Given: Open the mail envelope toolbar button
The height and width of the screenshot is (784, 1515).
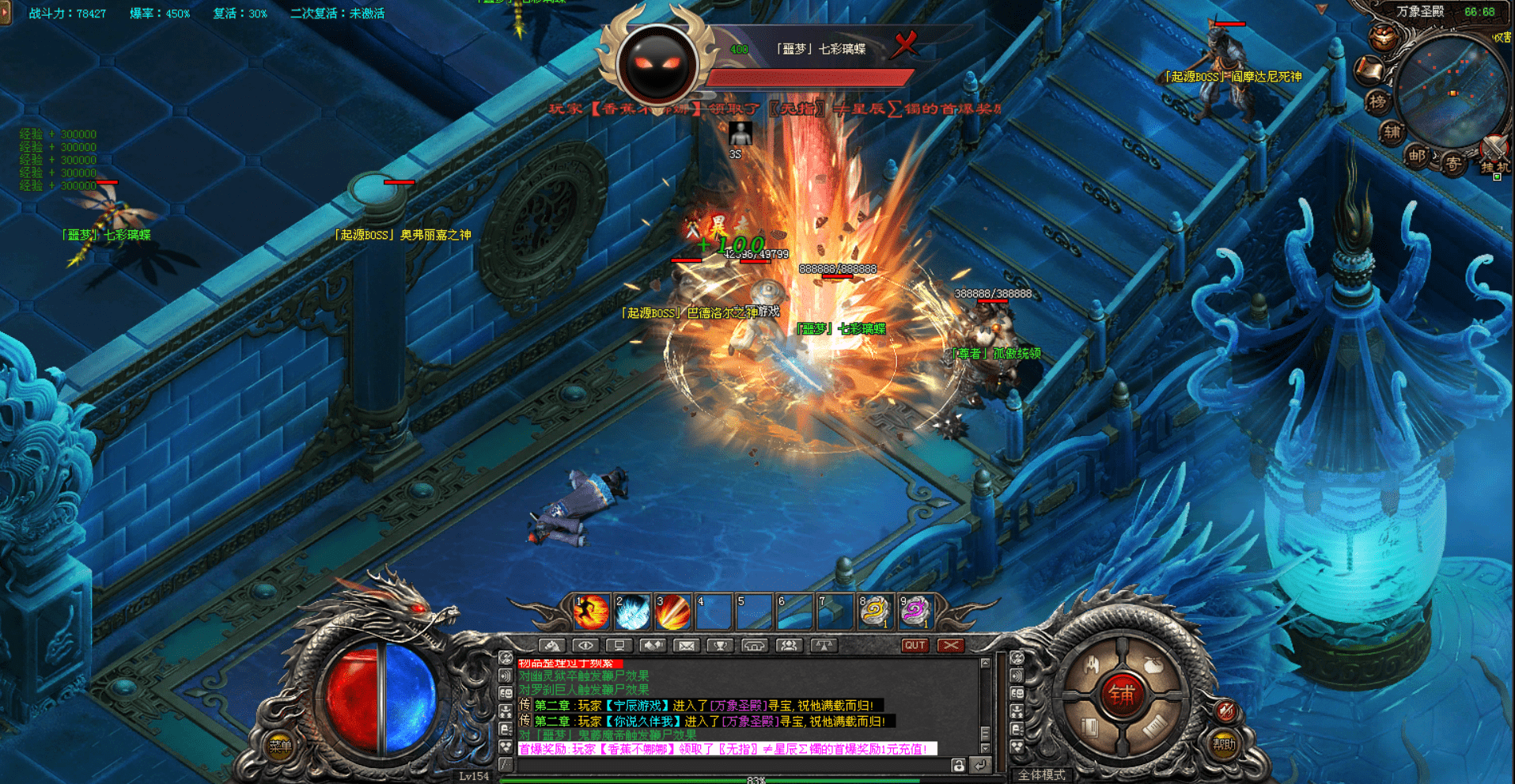Looking at the screenshot, I should point(686,646).
